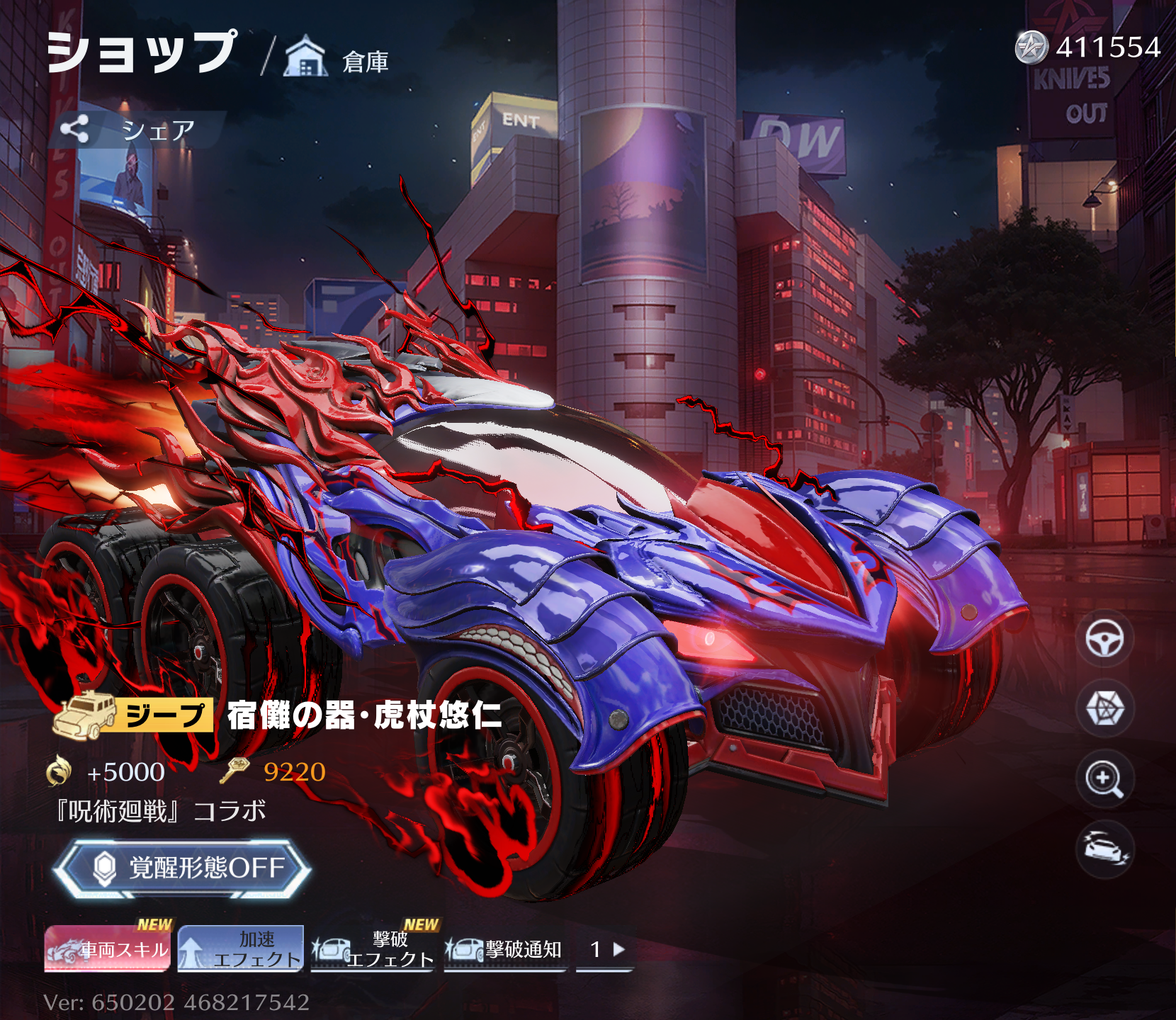Select the 車両スキル tab

point(108,949)
